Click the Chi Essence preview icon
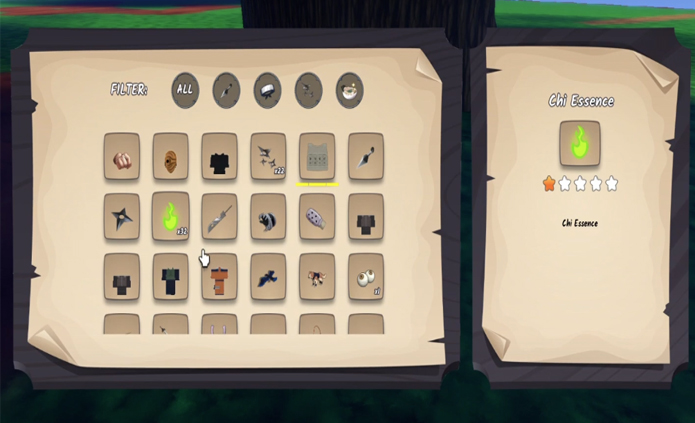The image size is (695, 423). (x=580, y=143)
